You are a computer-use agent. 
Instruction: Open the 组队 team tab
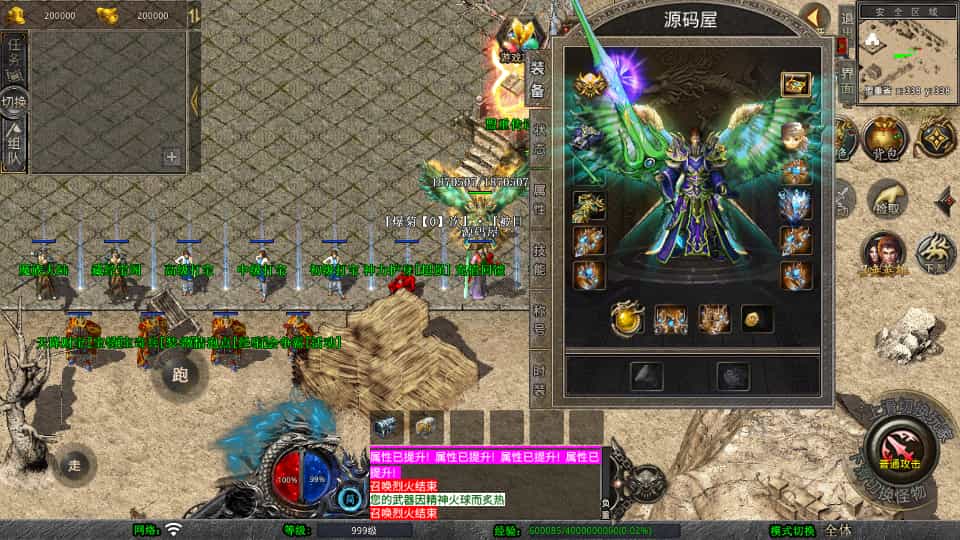click(15, 147)
